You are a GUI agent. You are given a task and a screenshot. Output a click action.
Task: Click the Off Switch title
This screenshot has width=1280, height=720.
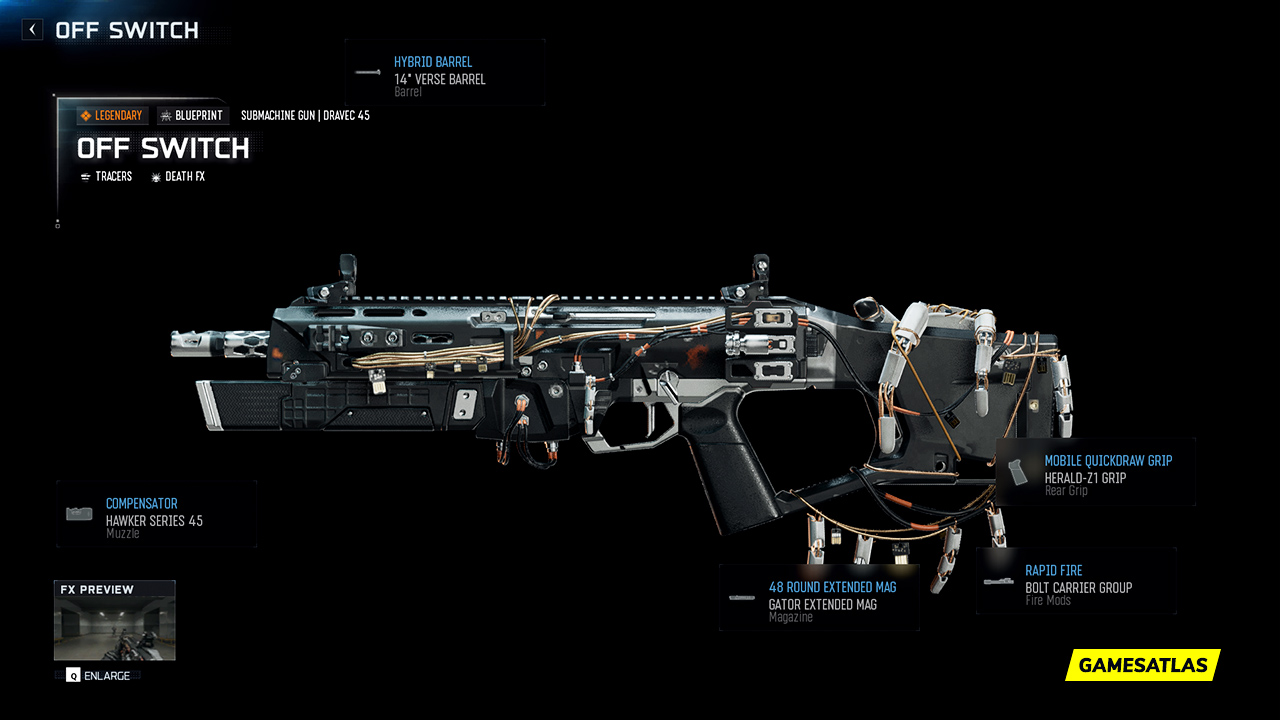tap(163, 149)
